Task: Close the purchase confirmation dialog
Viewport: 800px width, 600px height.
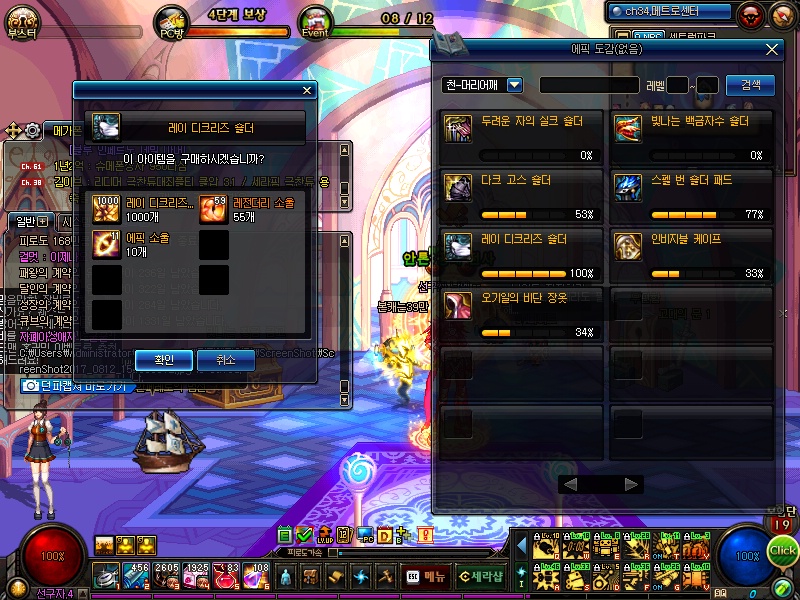Action: (307, 90)
